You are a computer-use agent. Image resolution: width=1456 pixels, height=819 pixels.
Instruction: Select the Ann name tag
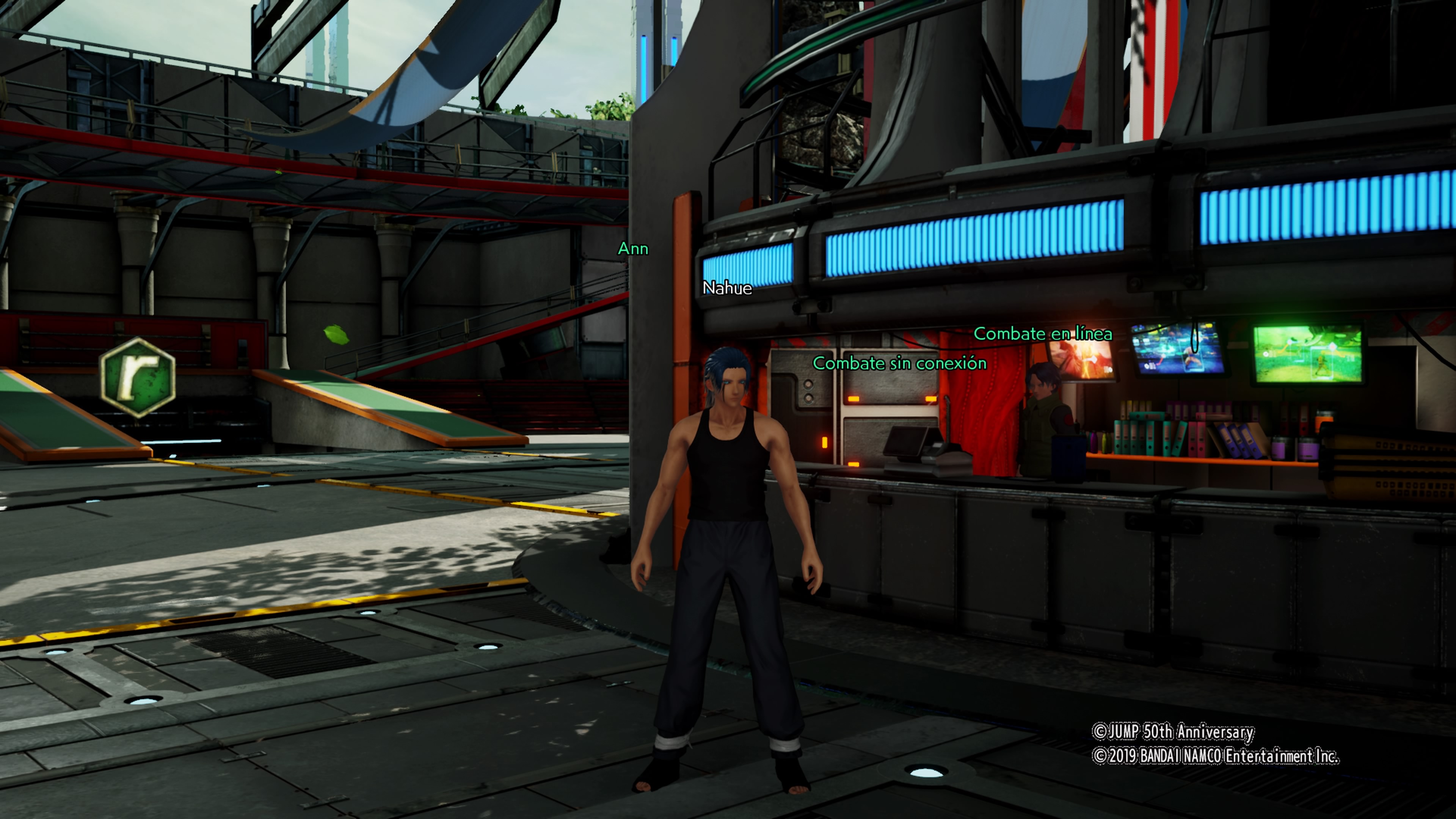(x=632, y=249)
